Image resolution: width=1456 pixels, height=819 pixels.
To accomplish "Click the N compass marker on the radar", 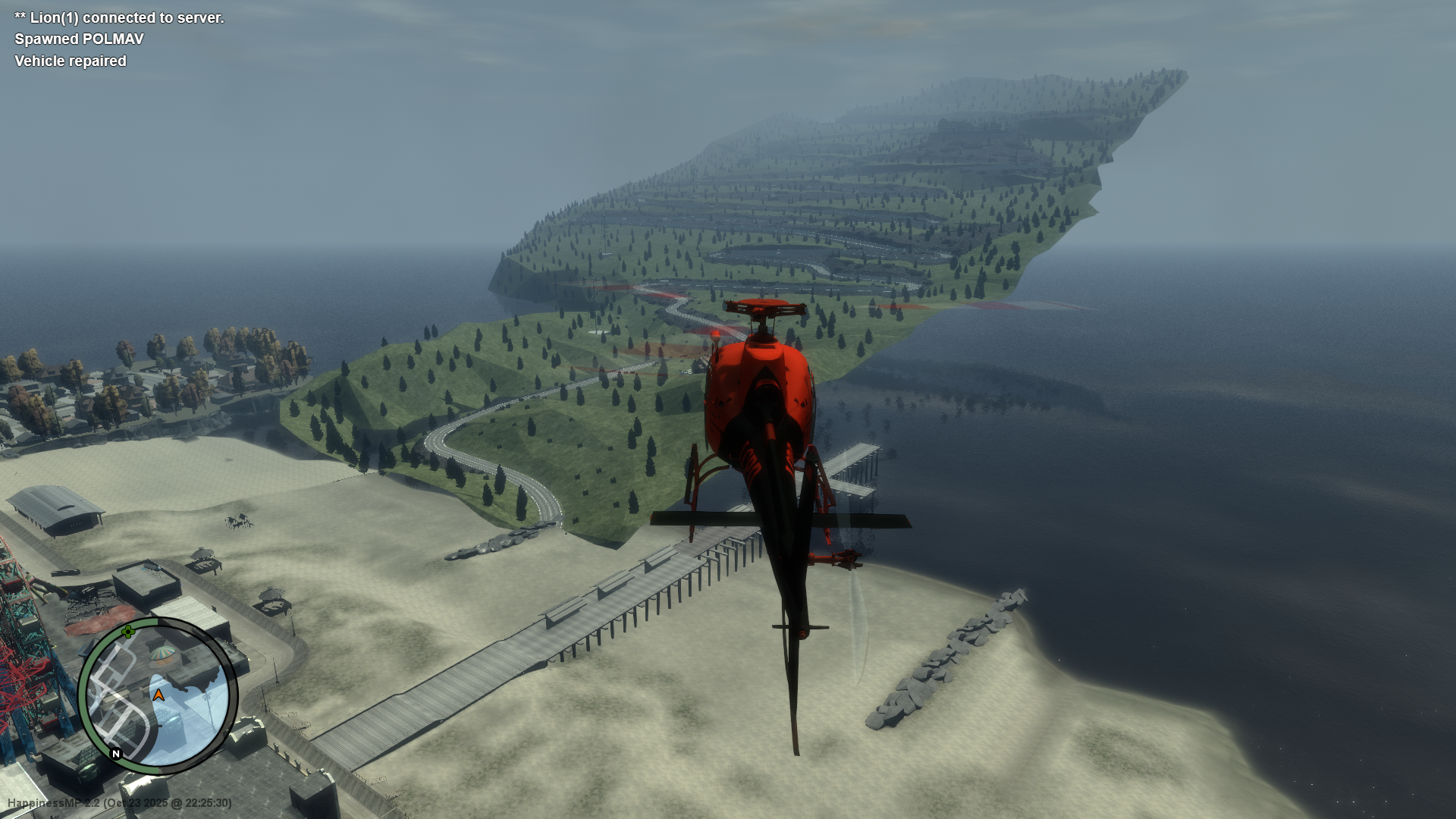I will click(x=115, y=753).
